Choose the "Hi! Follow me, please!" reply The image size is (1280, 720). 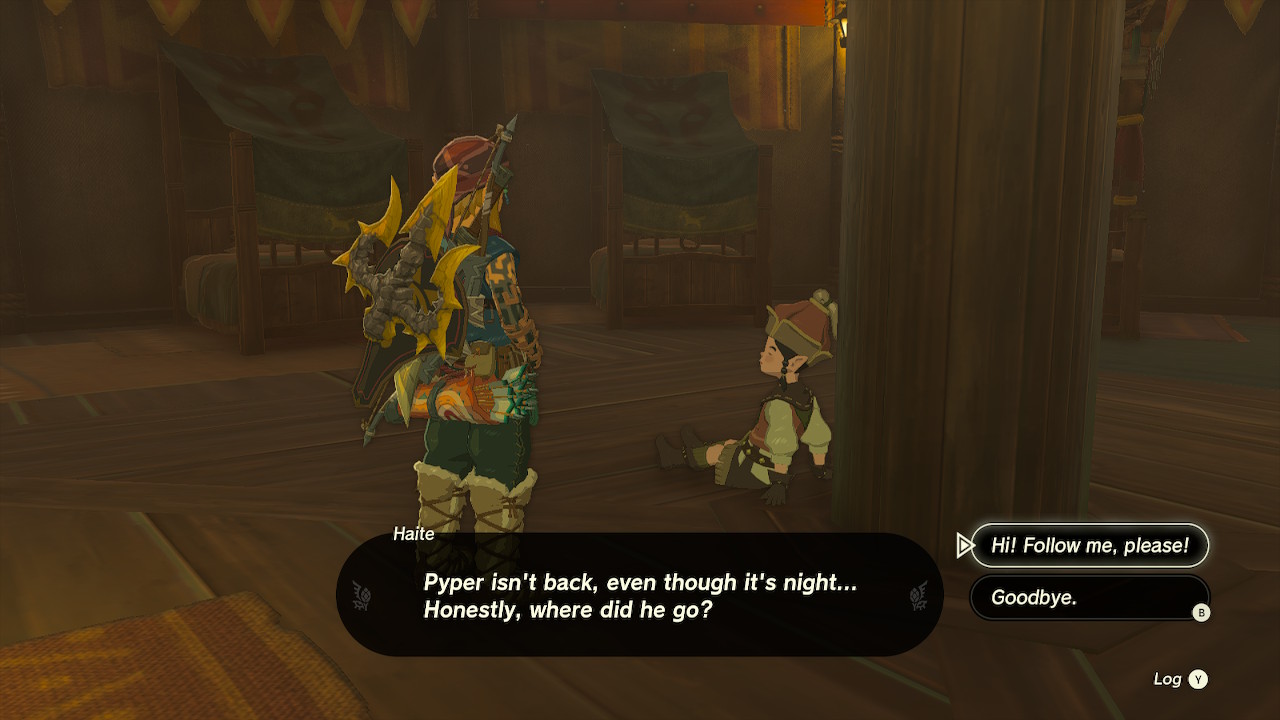1089,545
